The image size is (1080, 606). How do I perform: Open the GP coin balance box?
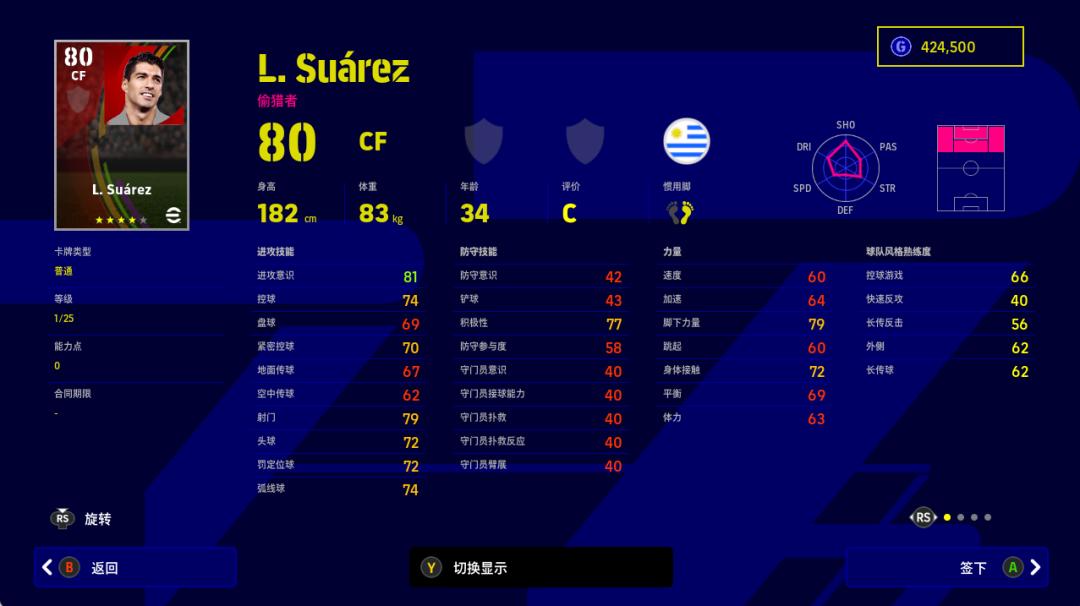pyautogui.click(x=950, y=47)
